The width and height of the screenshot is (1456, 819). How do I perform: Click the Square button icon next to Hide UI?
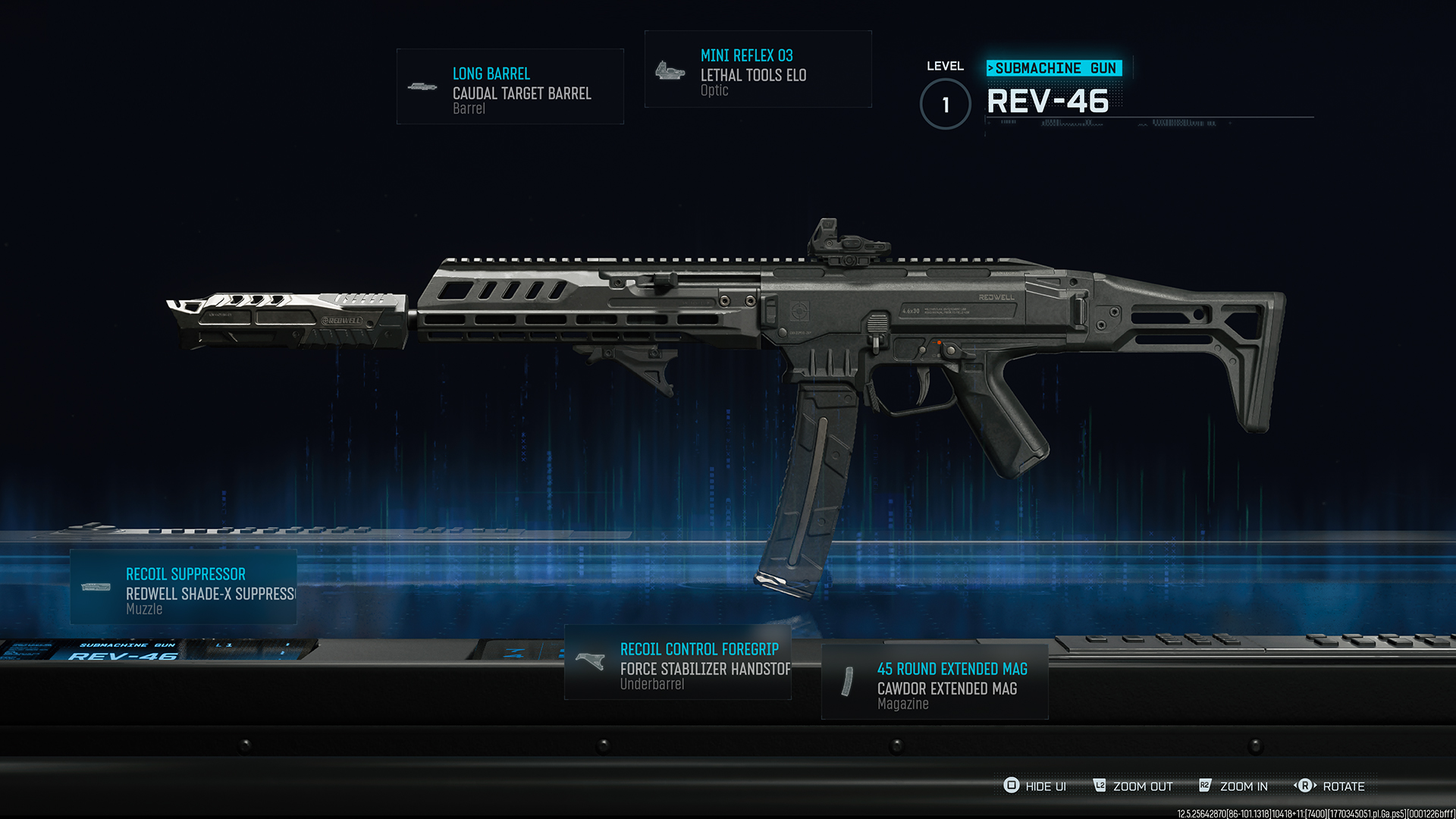coord(1011,786)
